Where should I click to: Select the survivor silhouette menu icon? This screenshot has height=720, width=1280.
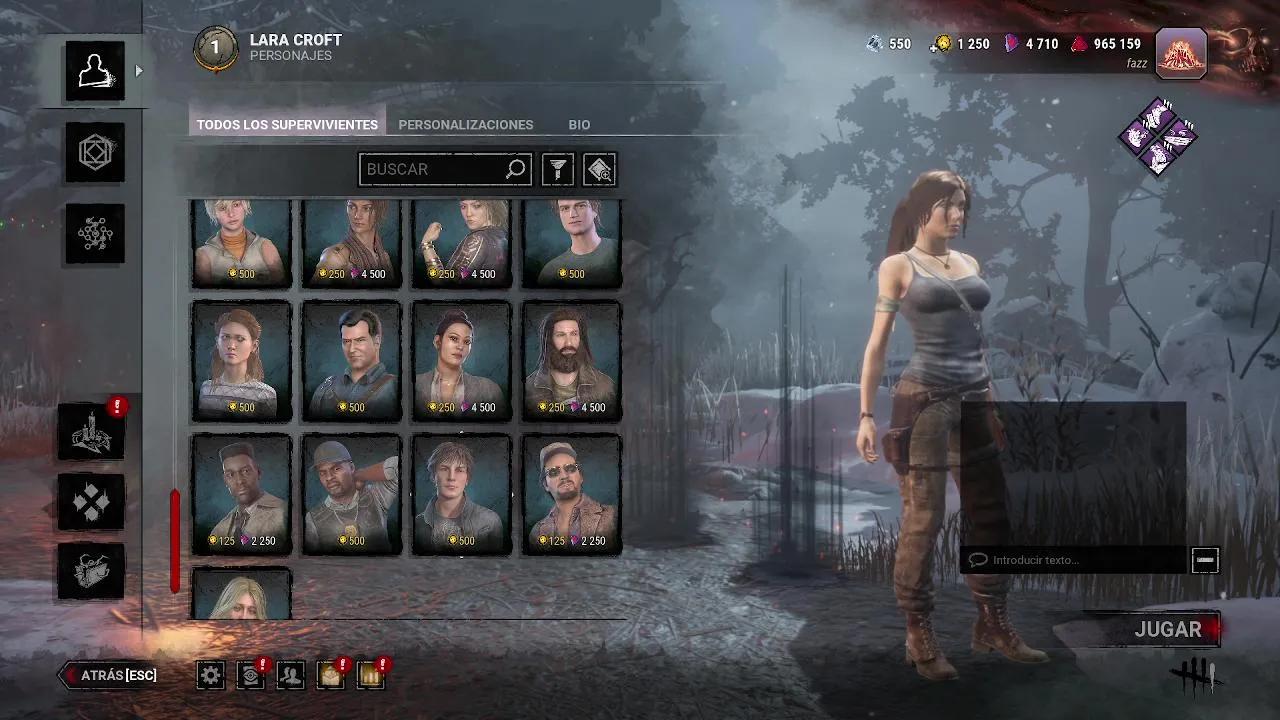click(94, 70)
